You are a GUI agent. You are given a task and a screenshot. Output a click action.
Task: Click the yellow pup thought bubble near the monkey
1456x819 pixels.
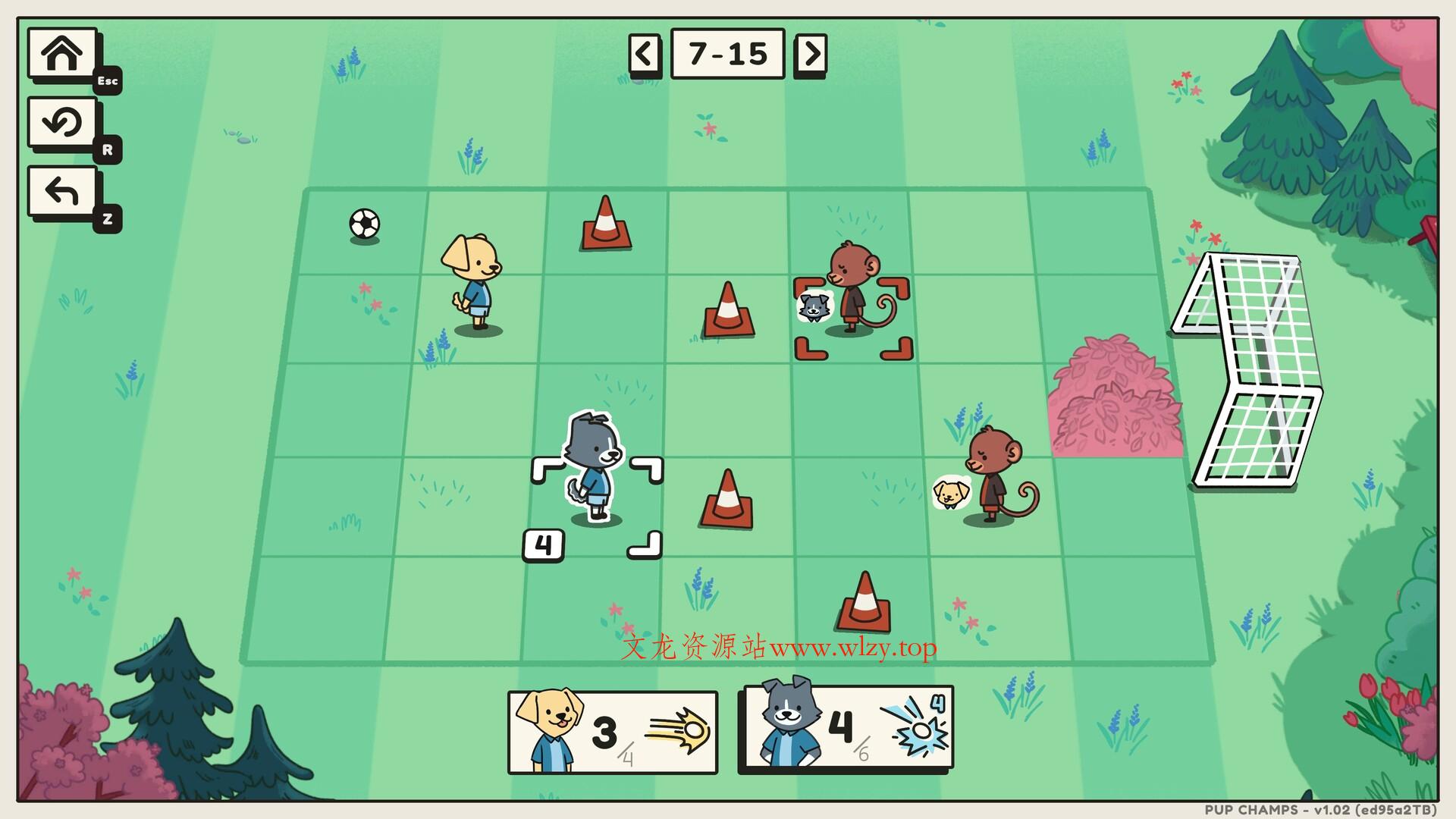point(949,494)
